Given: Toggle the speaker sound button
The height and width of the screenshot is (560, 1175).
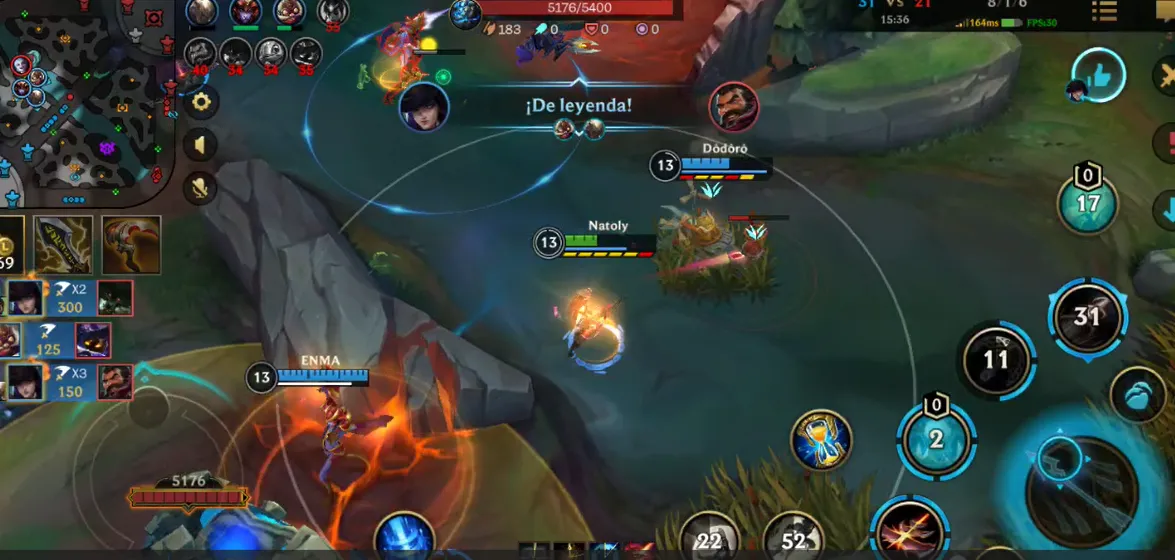Looking at the screenshot, I should 201,145.
